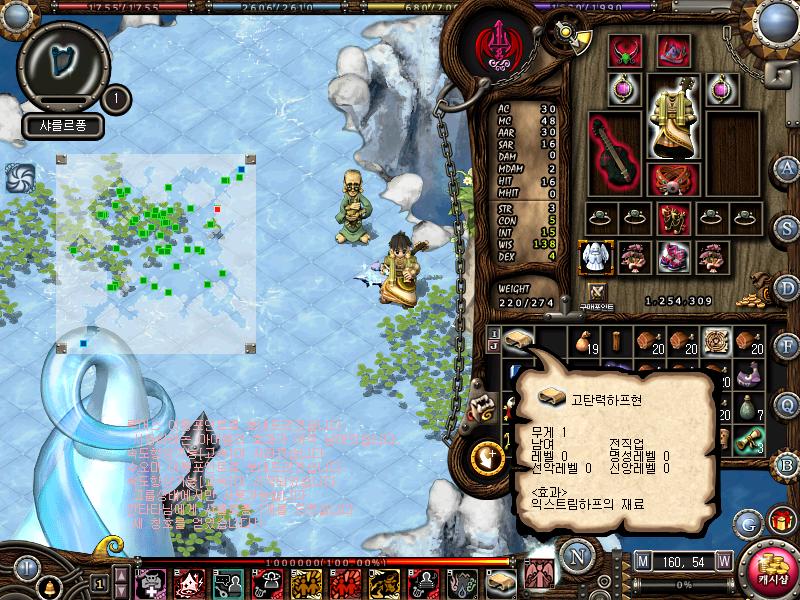Image resolution: width=800 pixels, height=600 pixels.
Task: Select the white angel statue slot
Action: point(596,257)
